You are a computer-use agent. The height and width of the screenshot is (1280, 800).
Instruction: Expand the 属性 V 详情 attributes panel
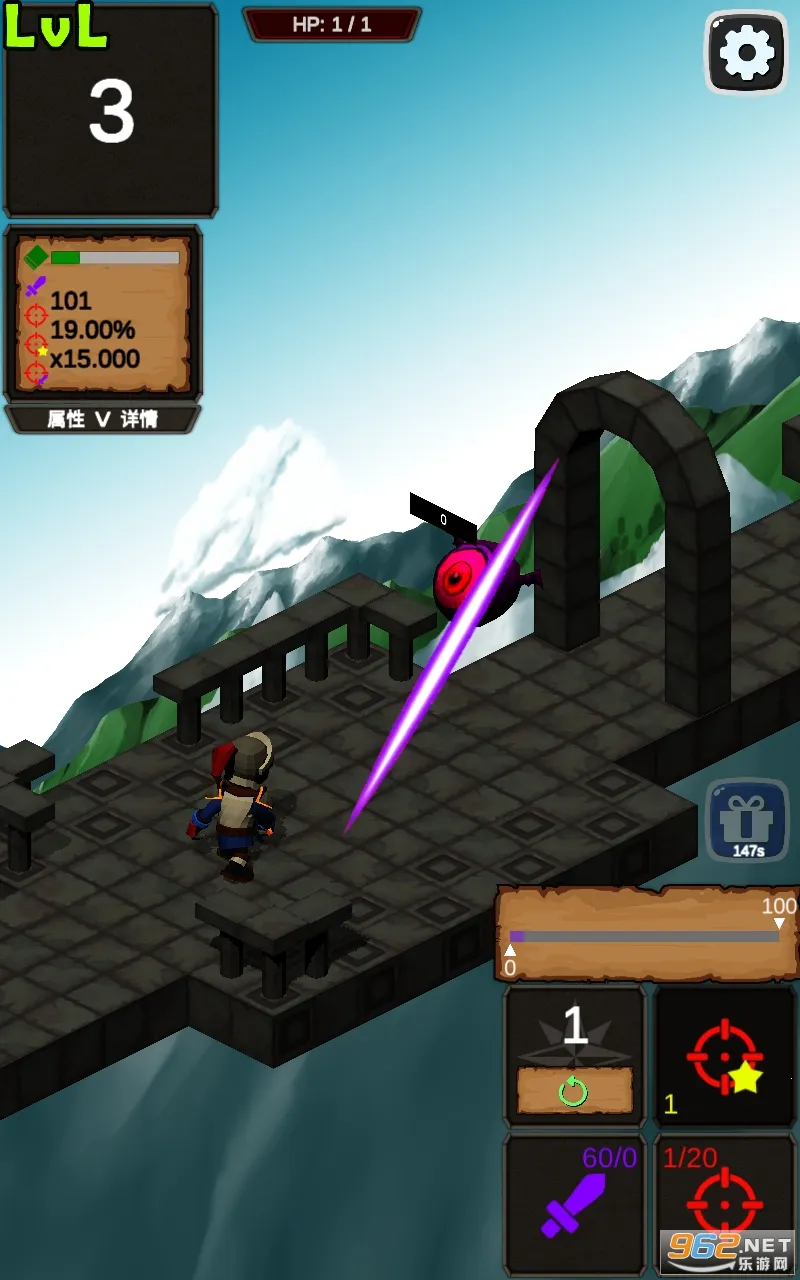[x=103, y=419]
